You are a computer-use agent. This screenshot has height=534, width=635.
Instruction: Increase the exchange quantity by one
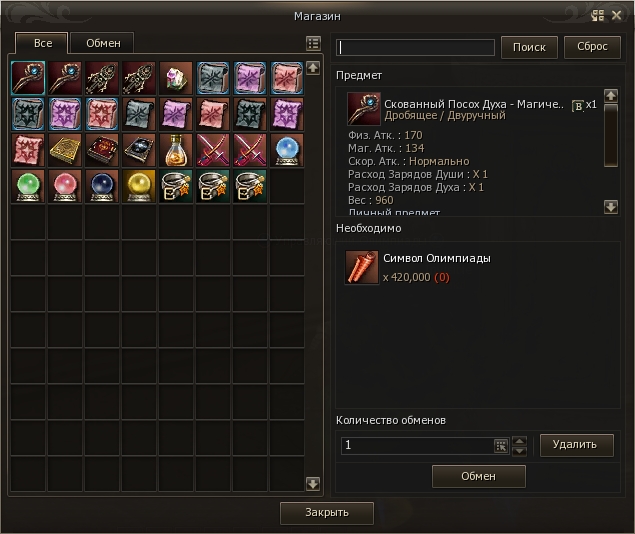click(x=518, y=440)
